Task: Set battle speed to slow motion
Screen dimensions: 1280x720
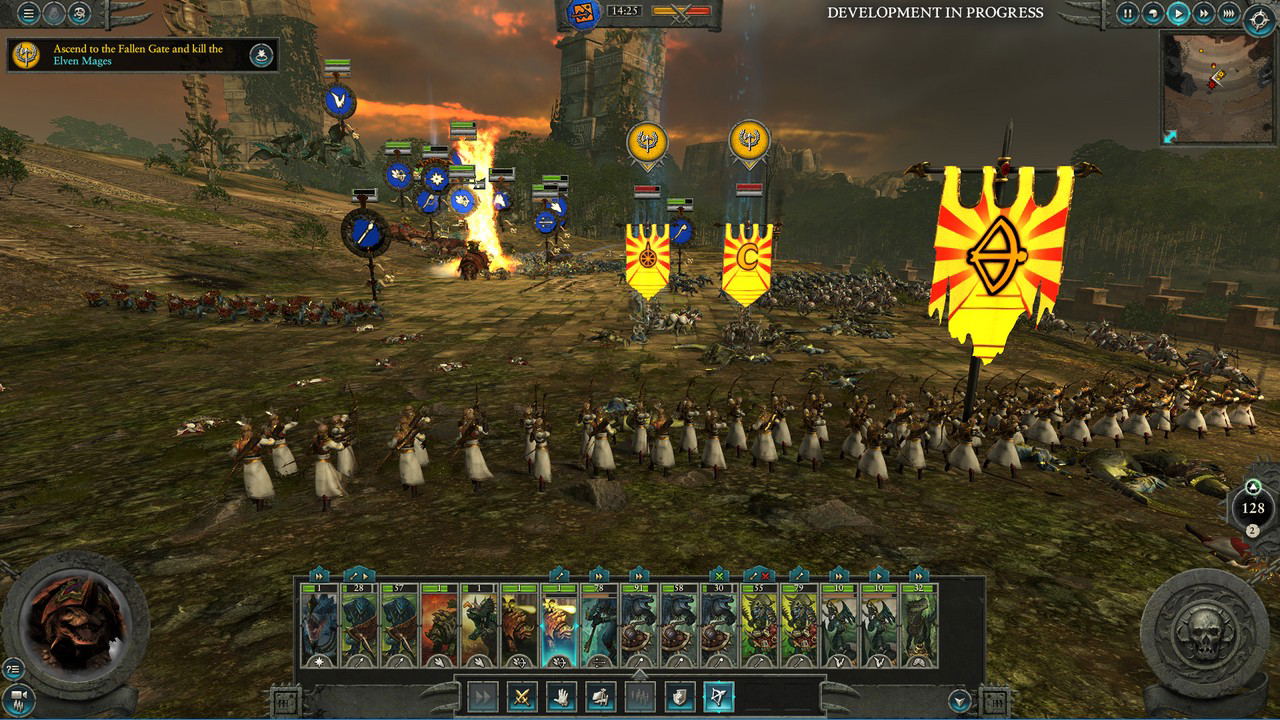Action: coord(1154,13)
